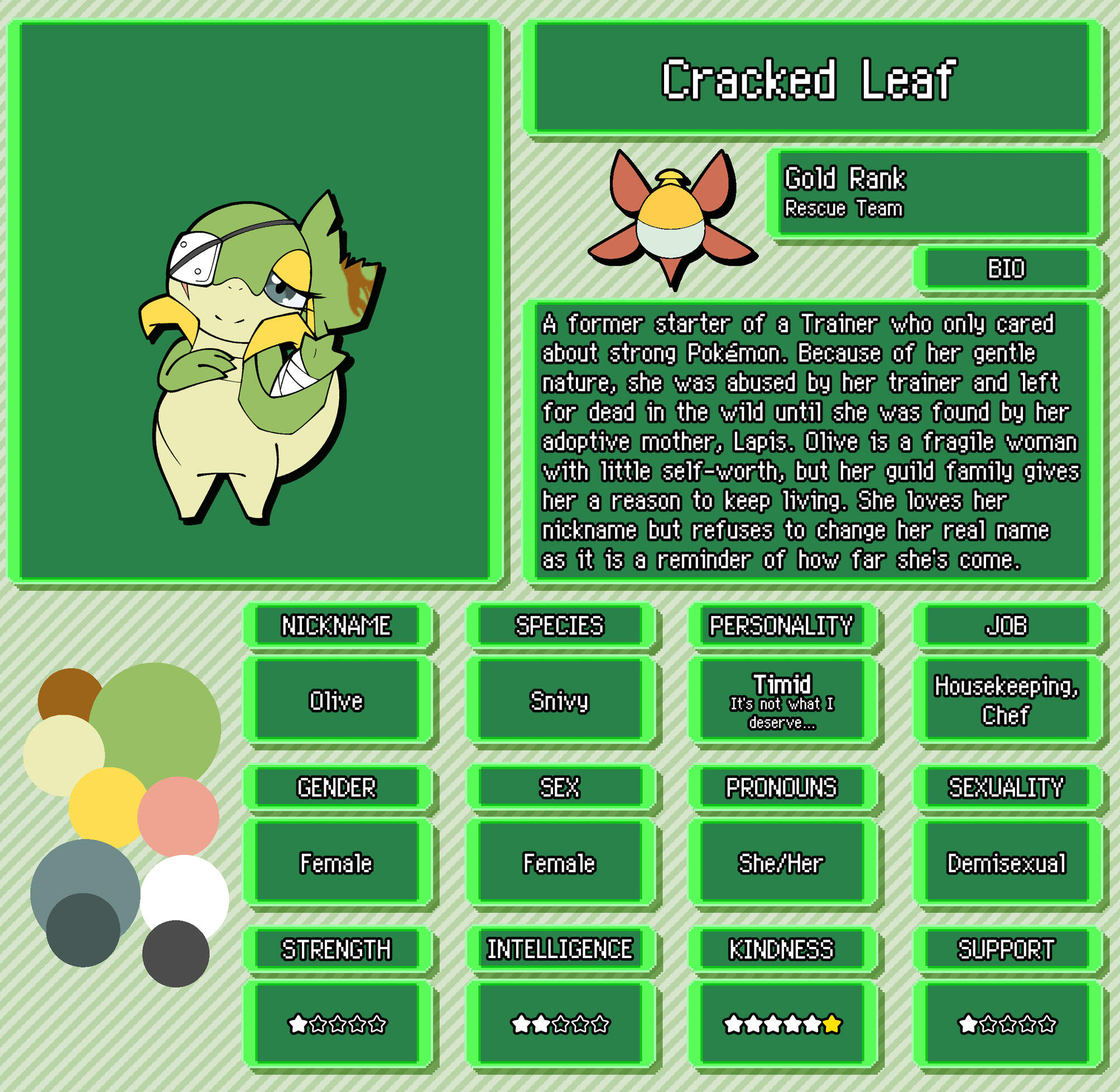Viewport: 1120px width, 1092px height.
Task: Click the Cracked Leaf title banner
Action: [x=811, y=79]
